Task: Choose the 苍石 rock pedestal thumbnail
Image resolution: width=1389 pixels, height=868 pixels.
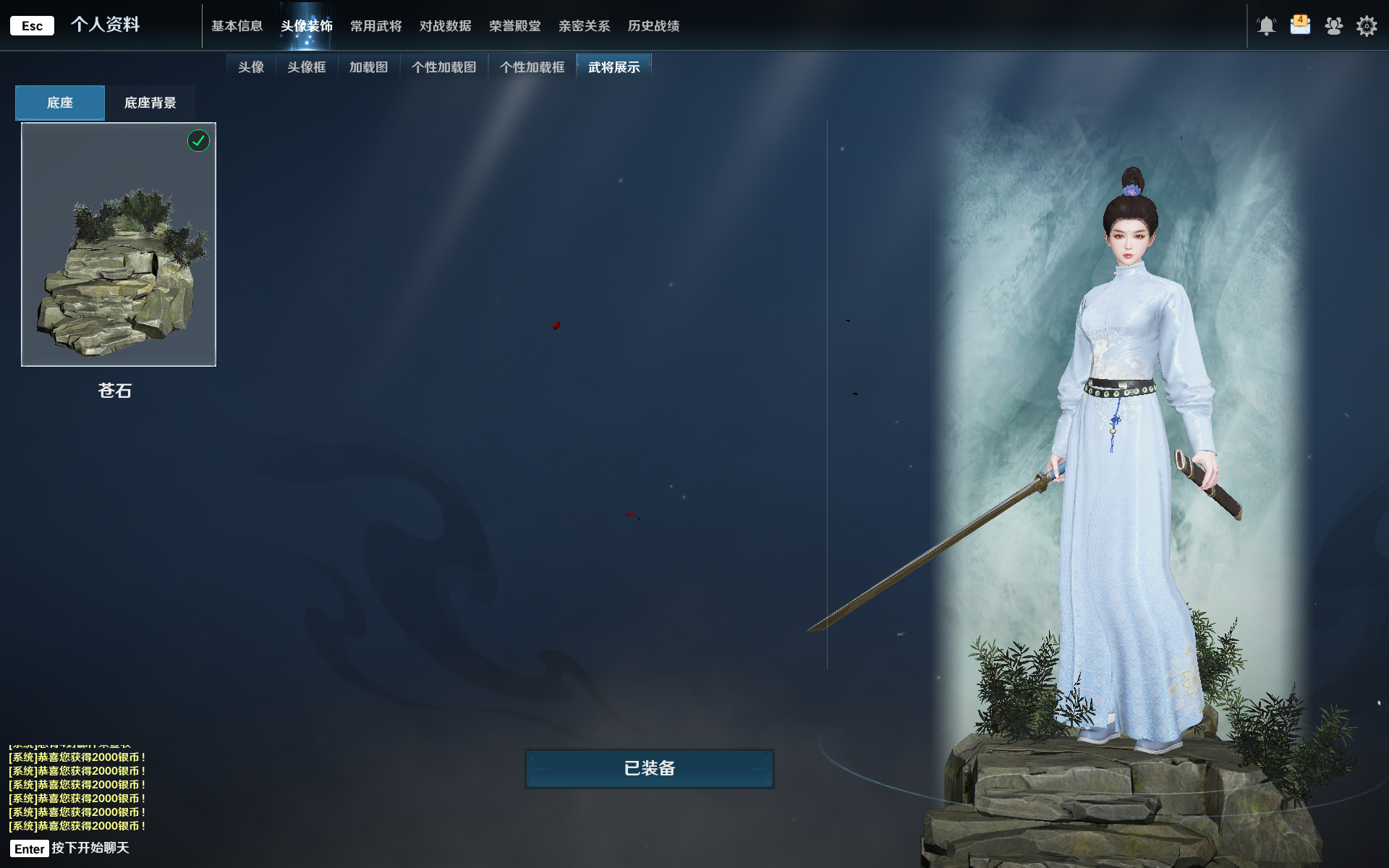Action: (x=119, y=244)
